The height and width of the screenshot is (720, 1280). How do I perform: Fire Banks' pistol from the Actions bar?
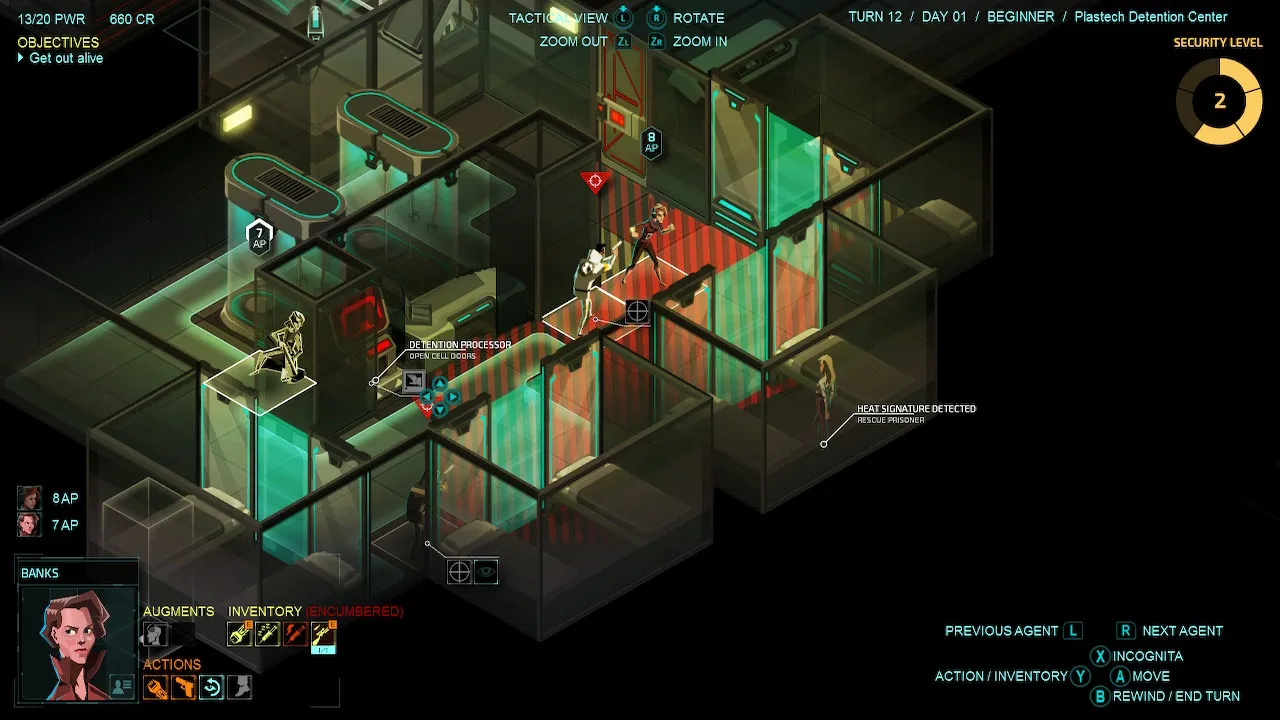[x=184, y=687]
